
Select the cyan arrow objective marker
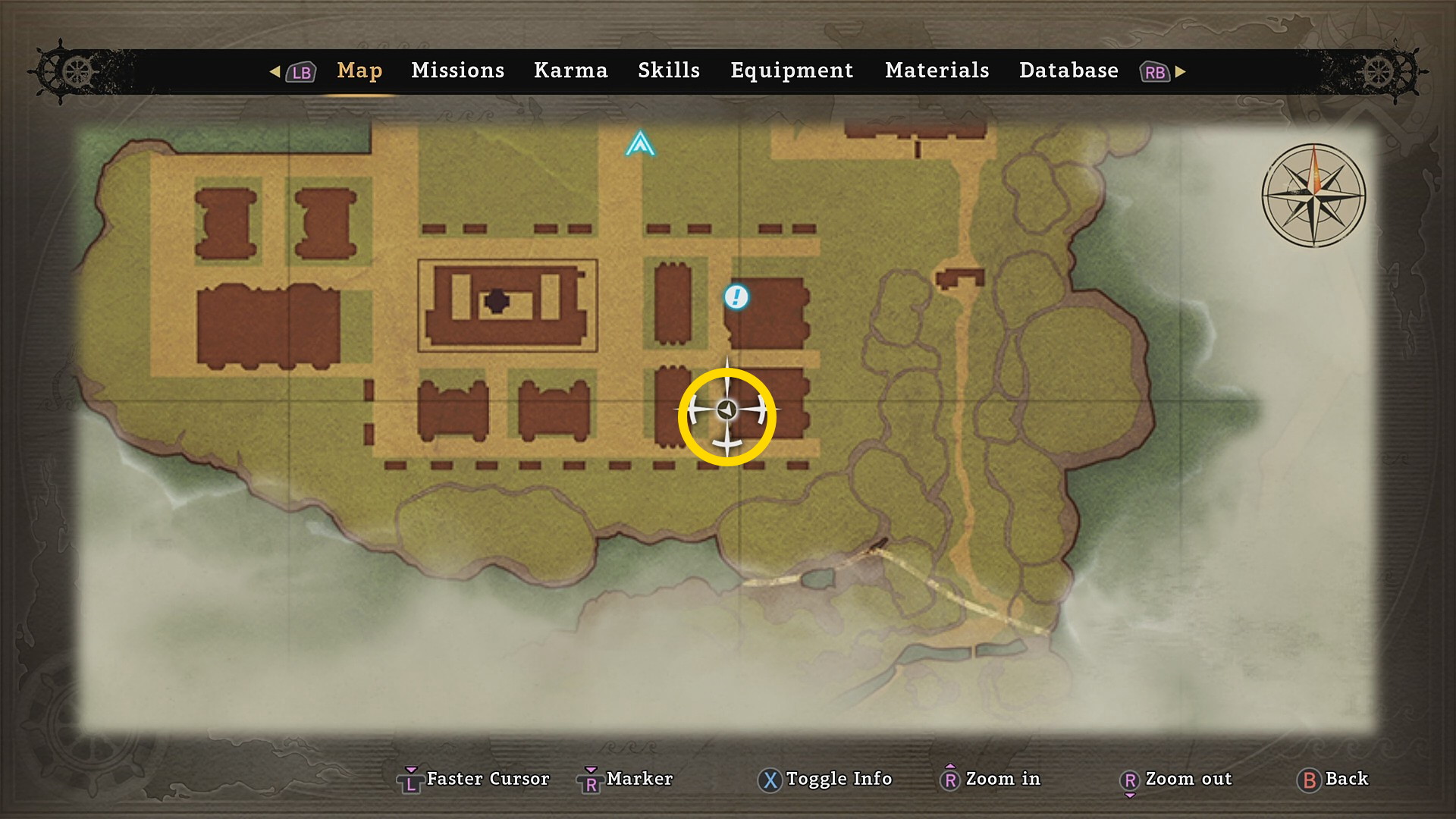coord(640,143)
